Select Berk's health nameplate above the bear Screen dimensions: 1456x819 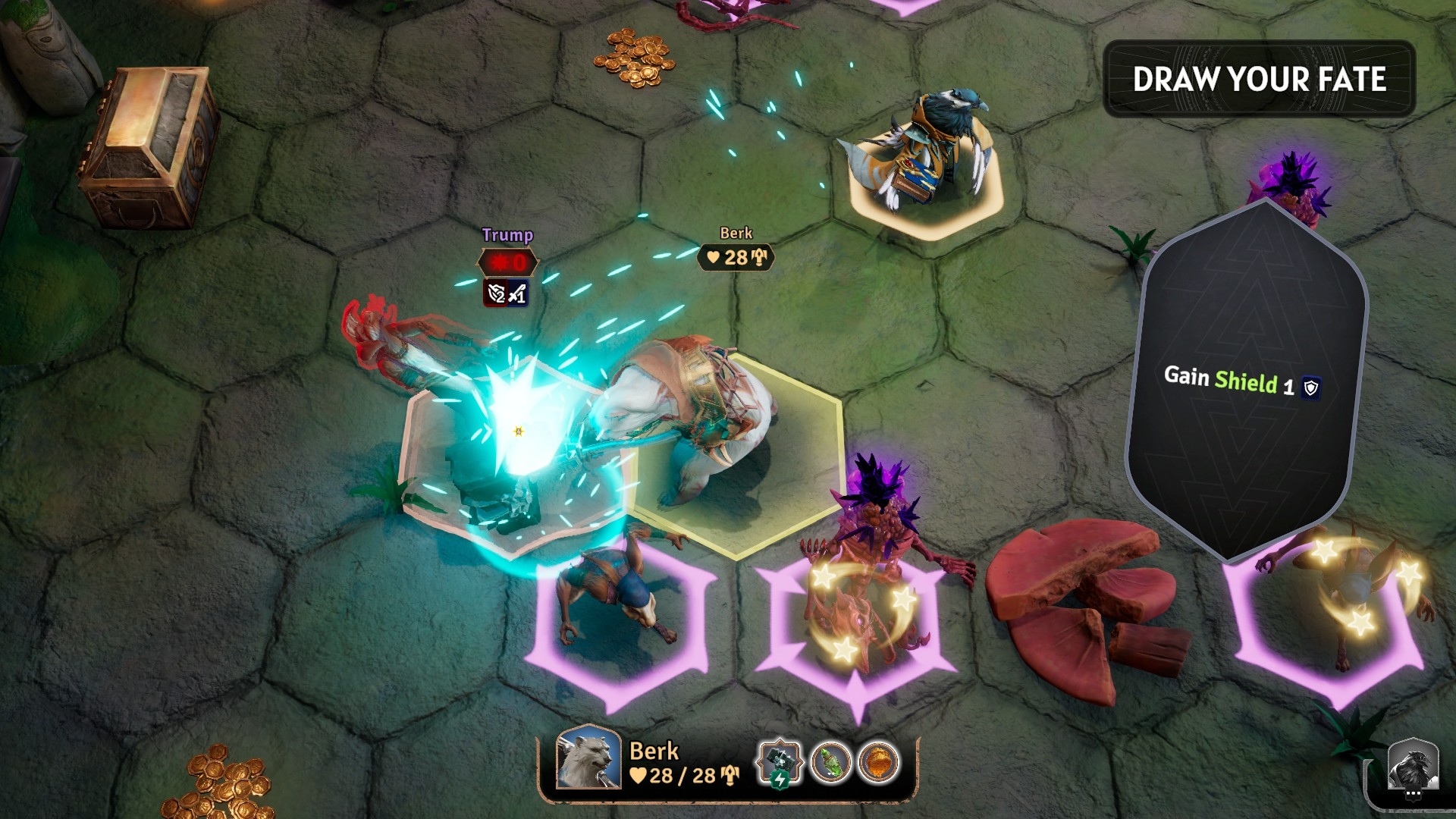[x=736, y=257]
